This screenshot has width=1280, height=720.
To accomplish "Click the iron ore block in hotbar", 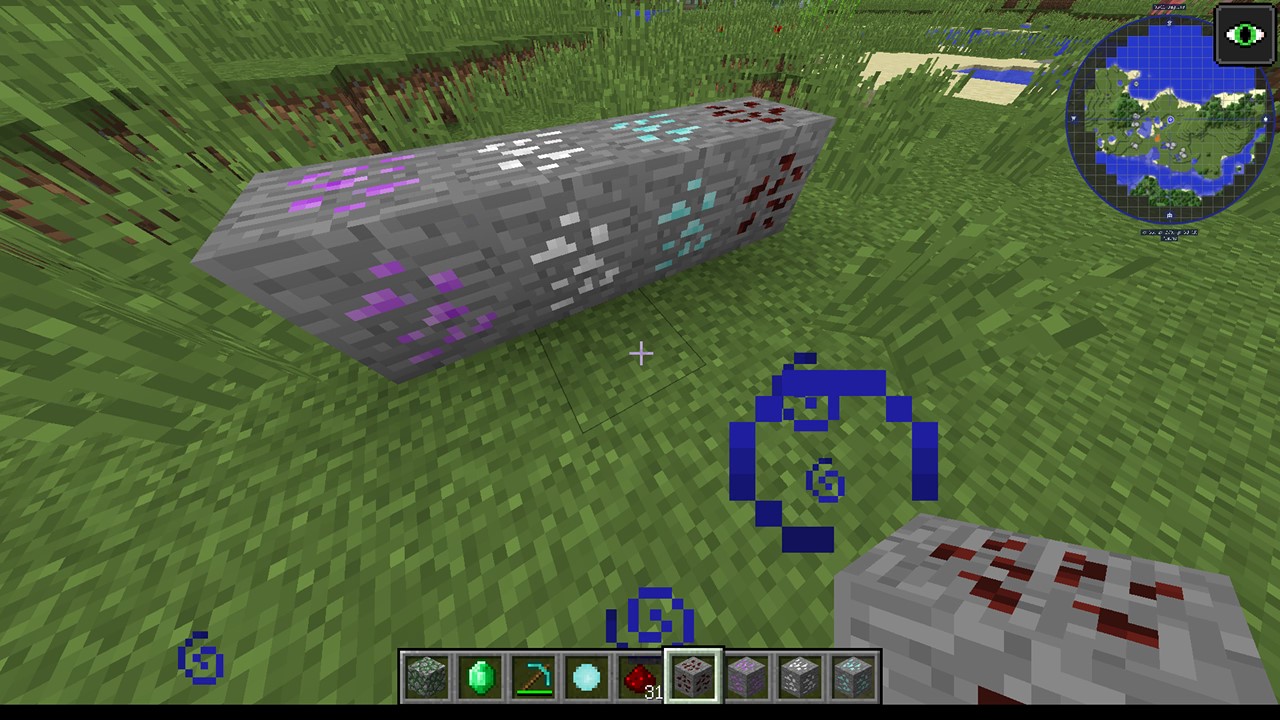I will click(x=801, y=678).
